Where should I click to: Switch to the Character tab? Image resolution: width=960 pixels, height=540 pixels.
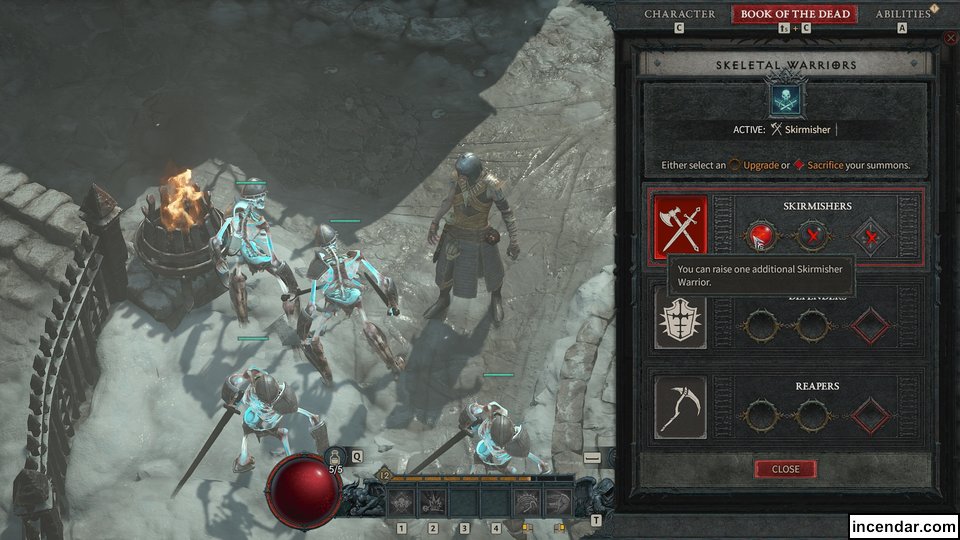679,14
